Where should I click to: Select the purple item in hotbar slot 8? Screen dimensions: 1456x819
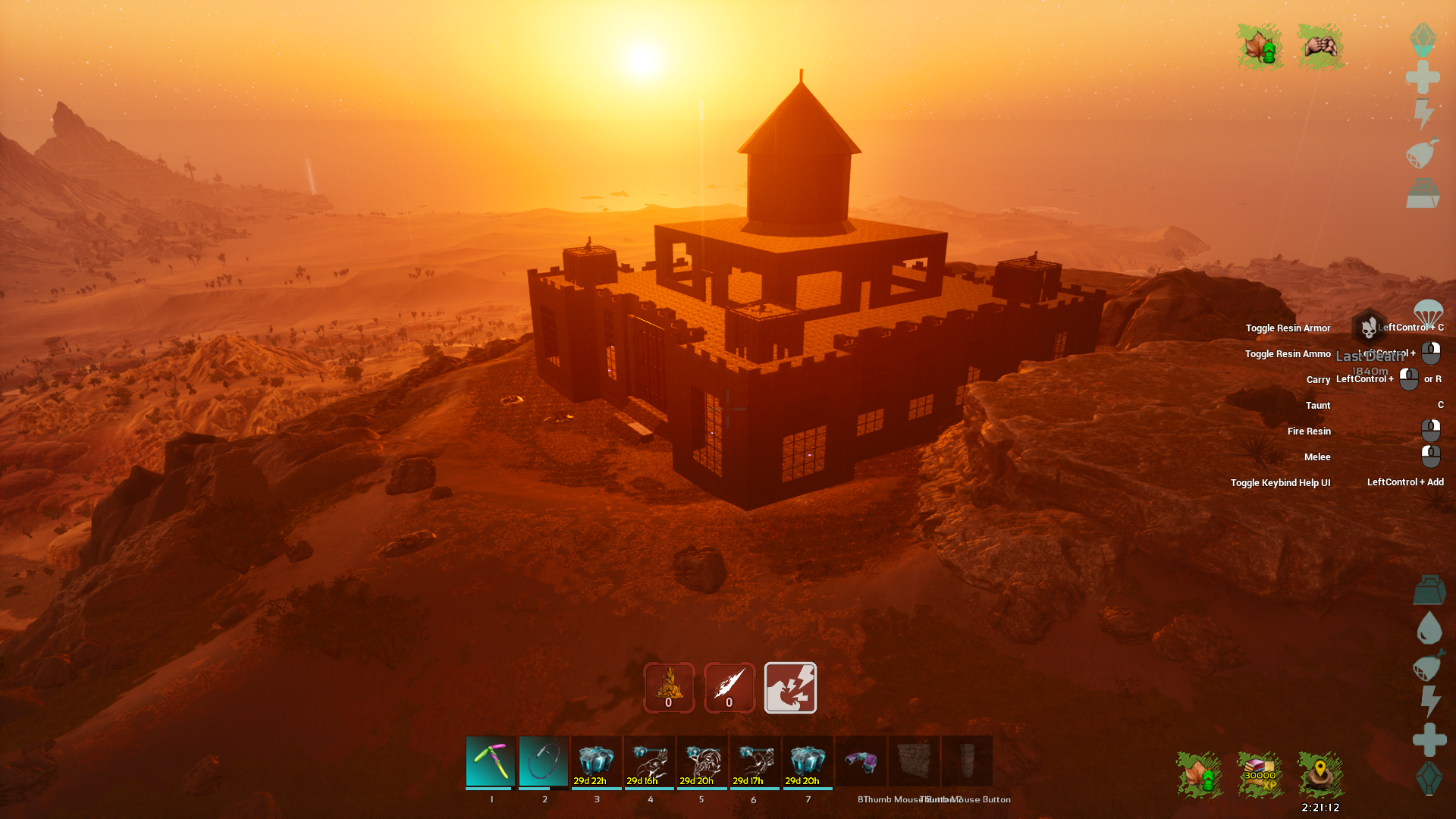coord(861,761)
